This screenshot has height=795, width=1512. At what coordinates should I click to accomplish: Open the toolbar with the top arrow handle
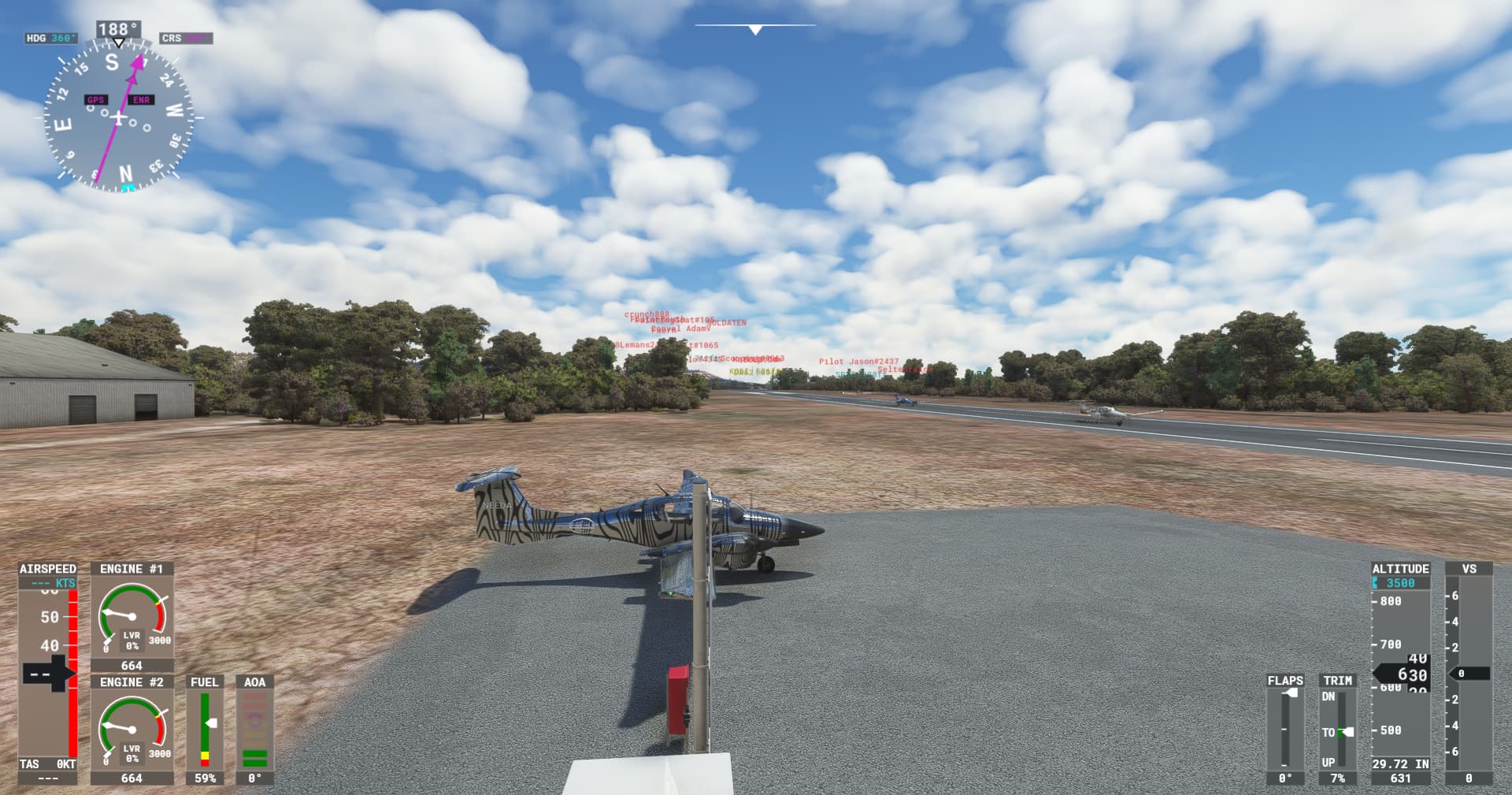(755, 30)
